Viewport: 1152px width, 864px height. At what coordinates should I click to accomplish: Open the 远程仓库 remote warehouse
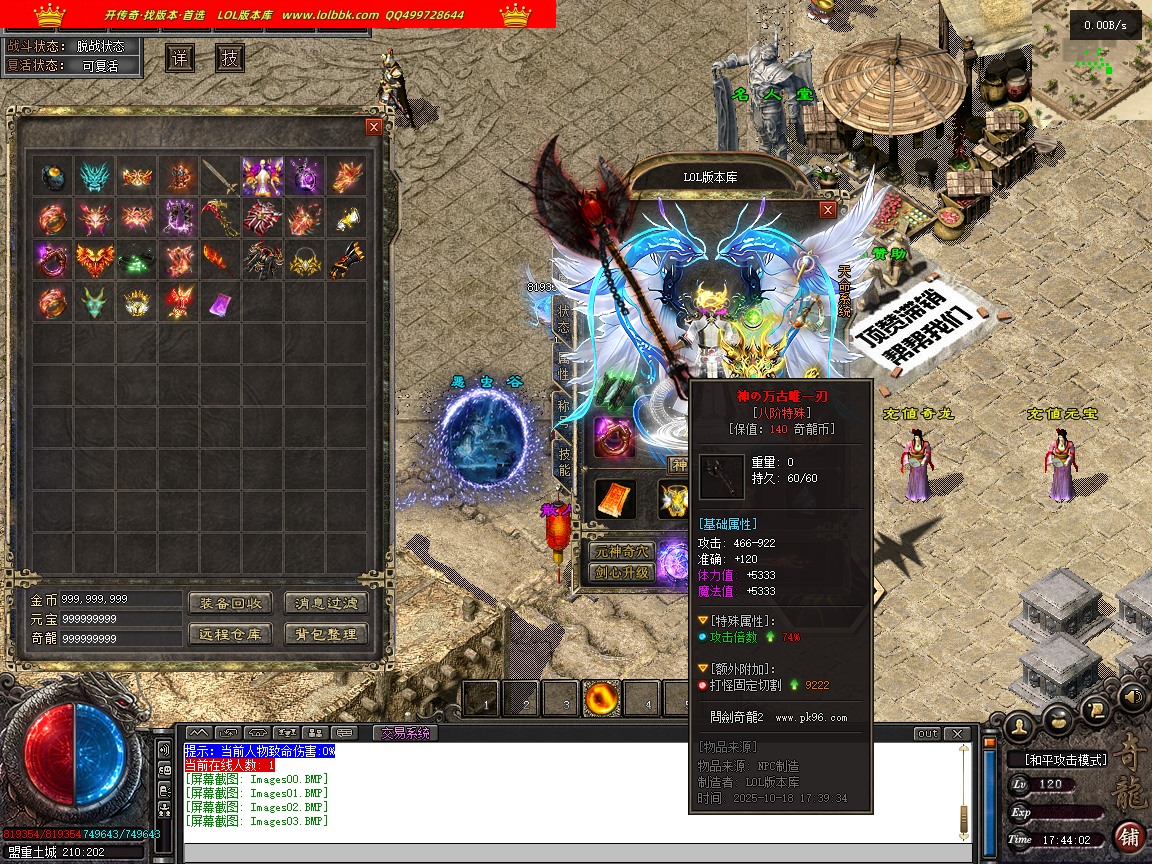pyautogui.click(x=229, y=634)
